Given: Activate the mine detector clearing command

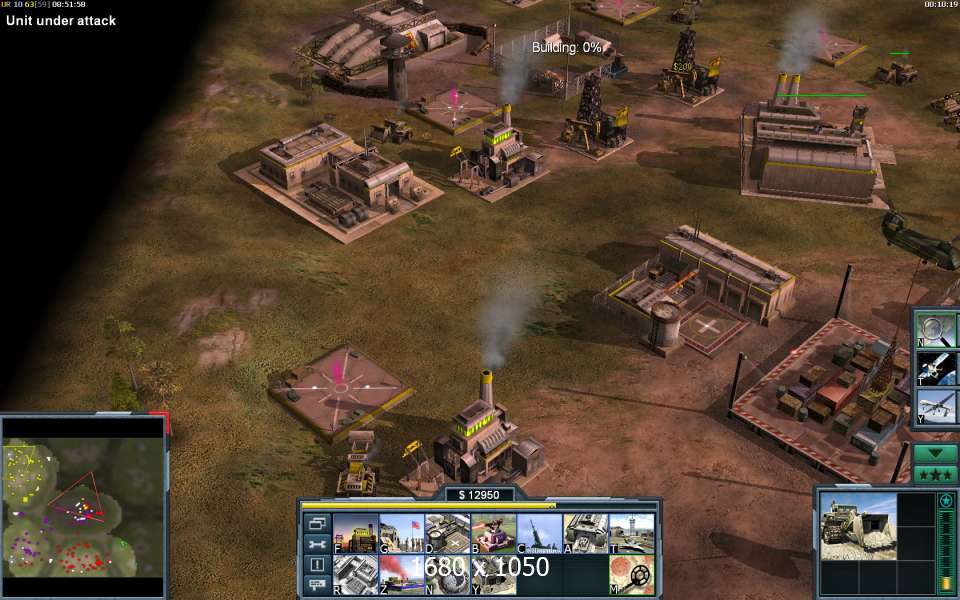Looking at the screenshot, I should click(632, 574).
